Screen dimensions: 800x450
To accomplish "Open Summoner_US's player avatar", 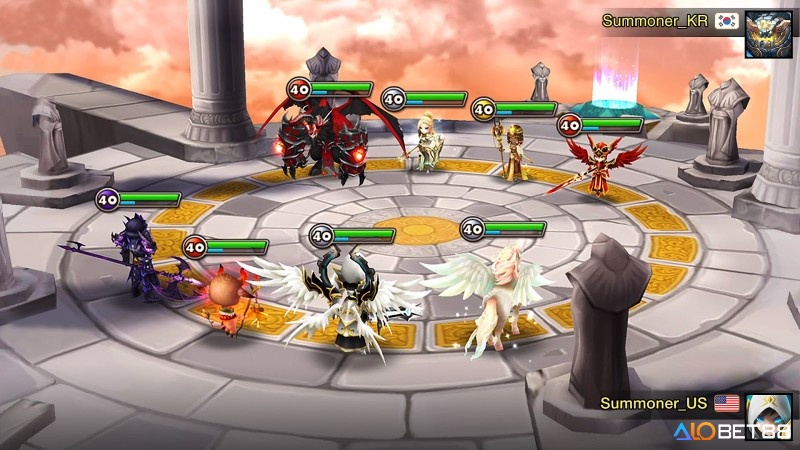I will click(767, 412).
